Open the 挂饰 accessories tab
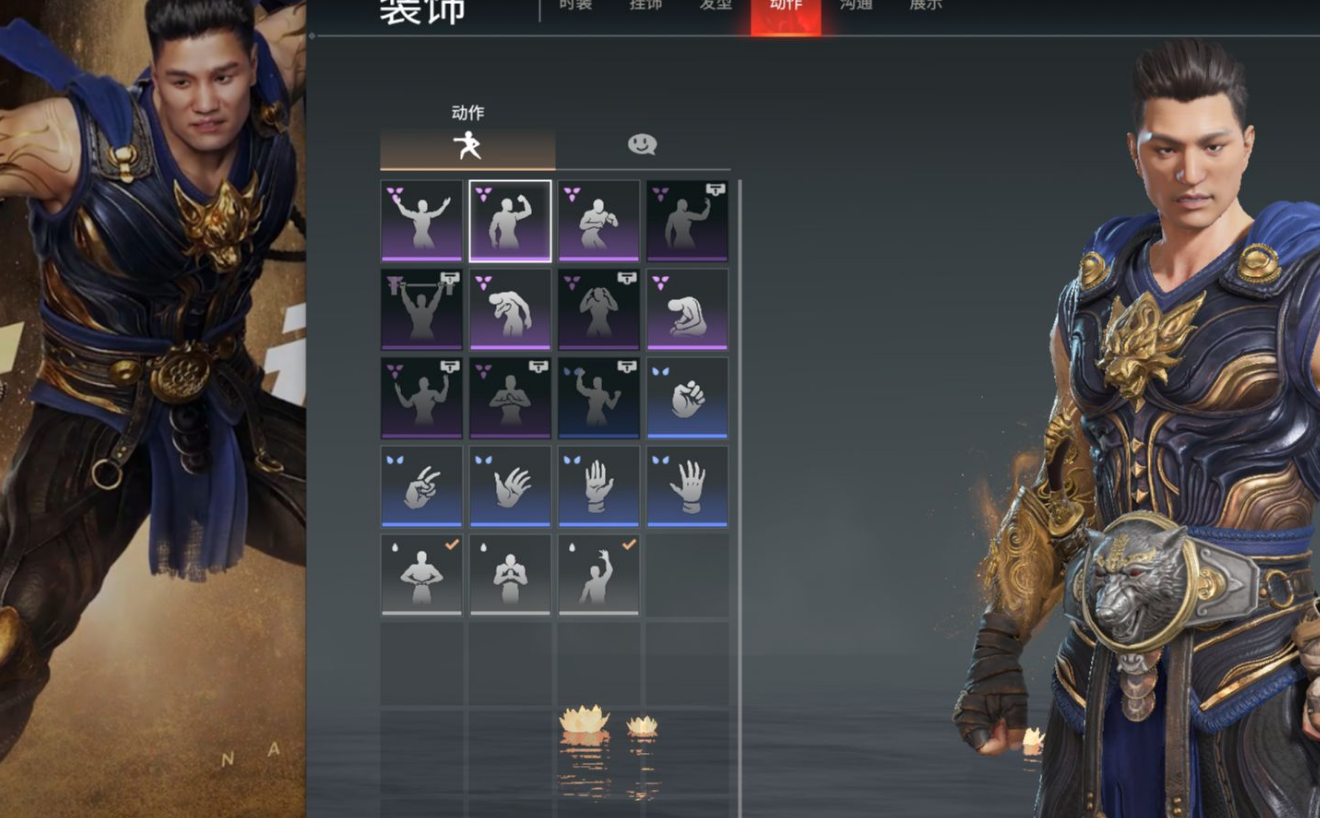Viewport: 1320px width, 818px height. (x=646, y=6)
